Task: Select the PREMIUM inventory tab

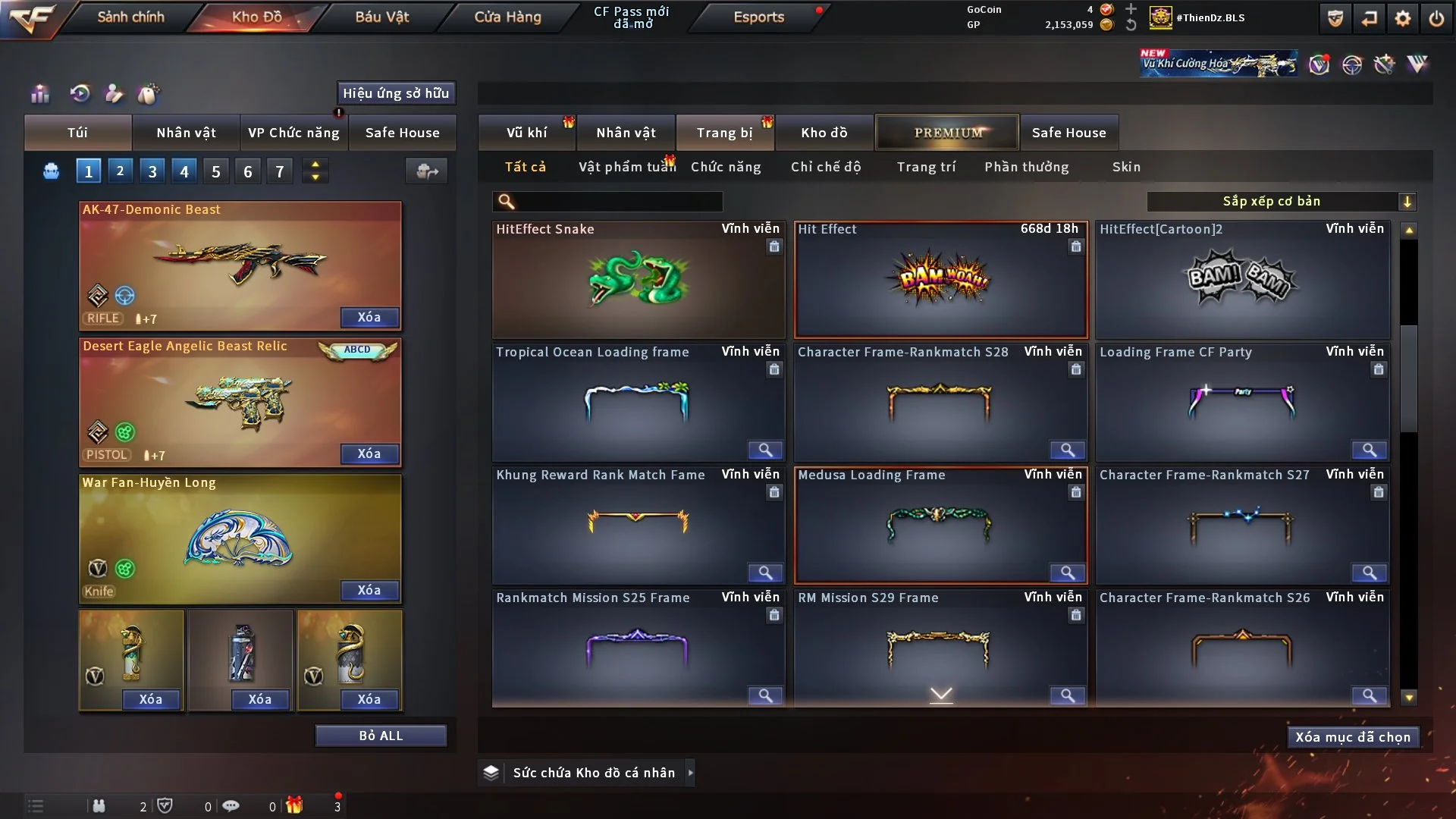Action: pyautogui.click(x=947, y=133)
